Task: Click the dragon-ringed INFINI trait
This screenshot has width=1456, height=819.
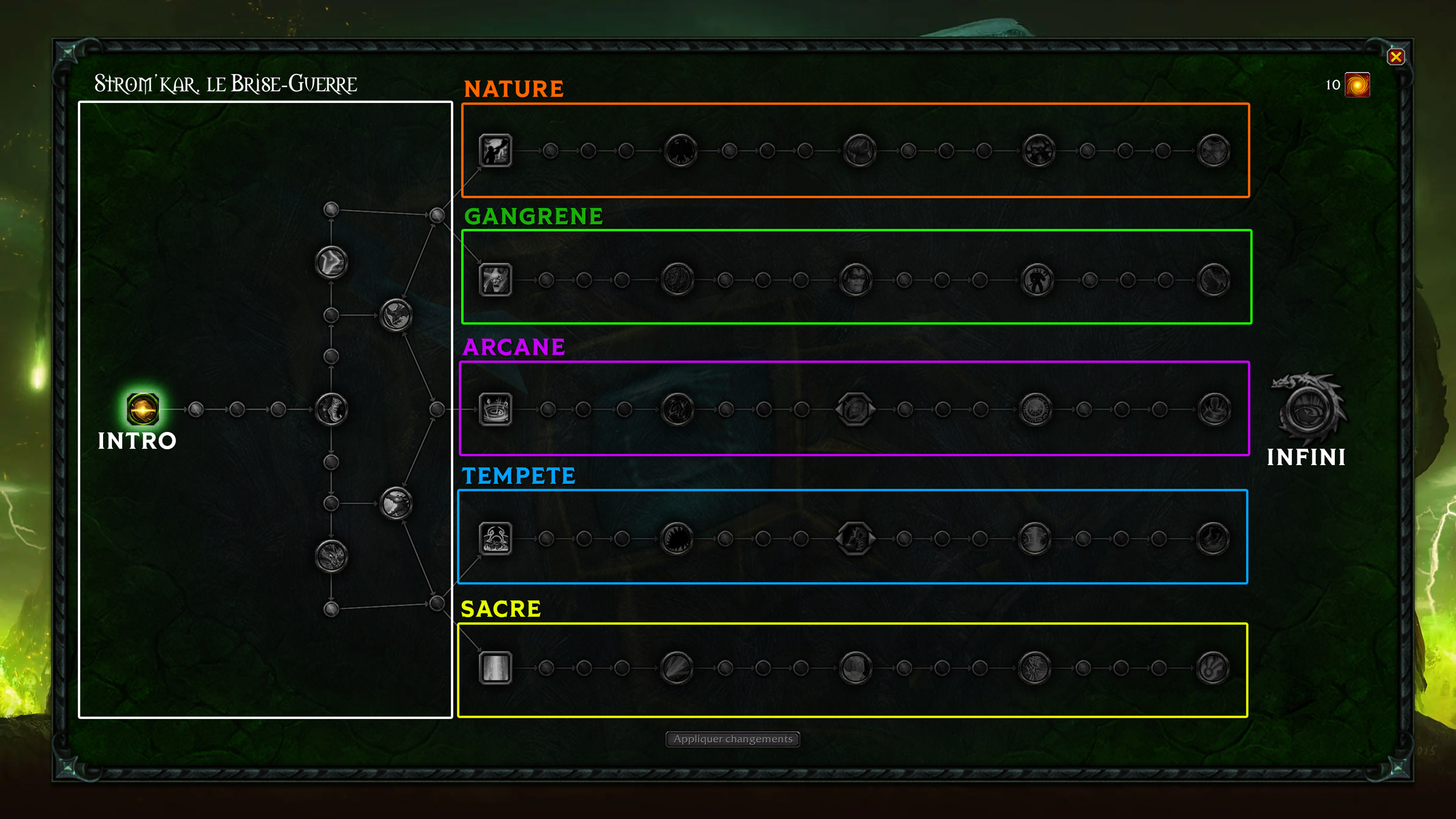Action: pyautogui.click(x=1307, y=410)
